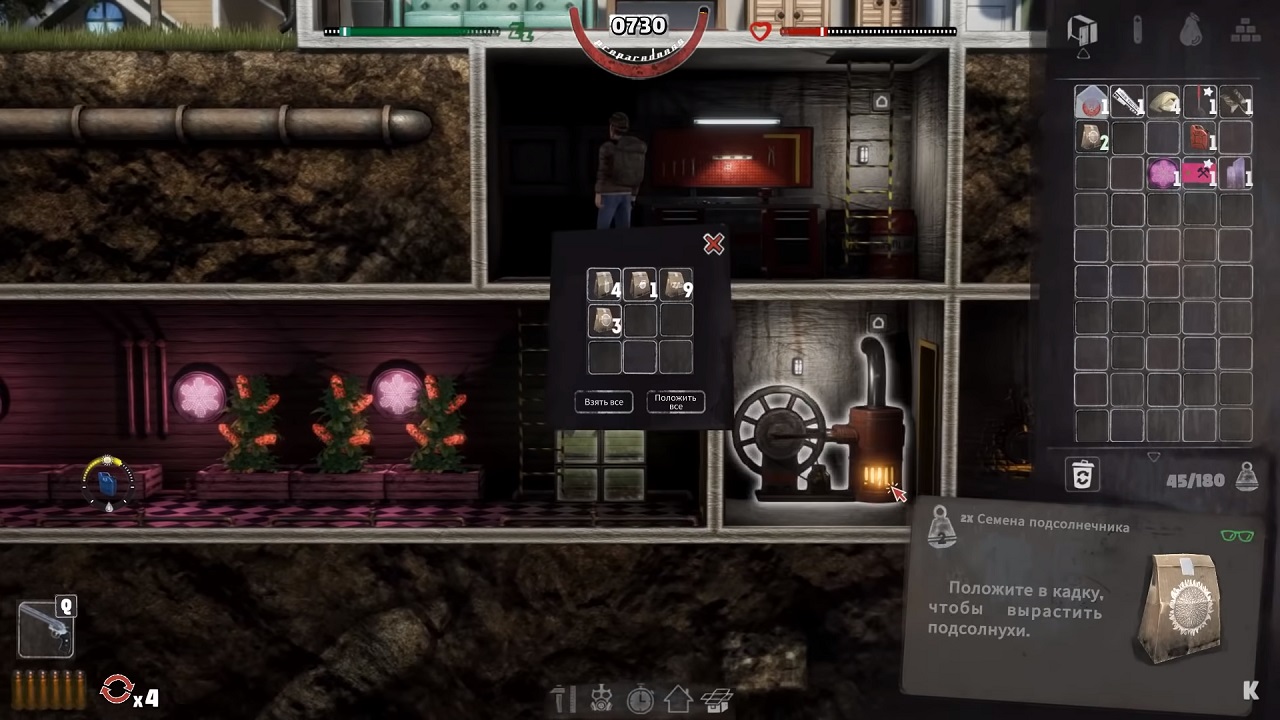Click the stopwatch icon in bottom toolbar
This screenshot has width=1280, height=720.
click(640, 699)
